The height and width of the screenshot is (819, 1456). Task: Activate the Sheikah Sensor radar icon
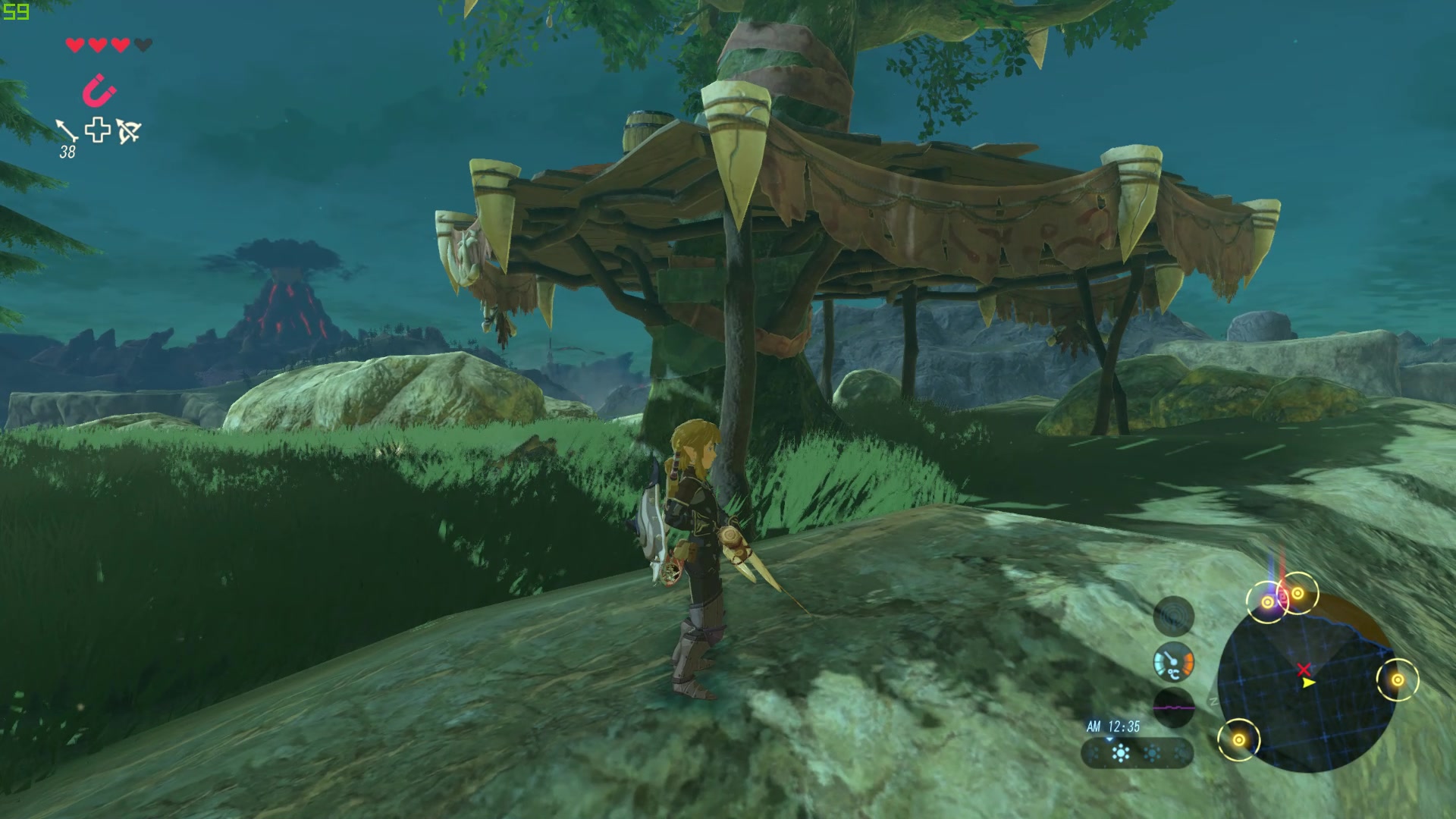1173,616
